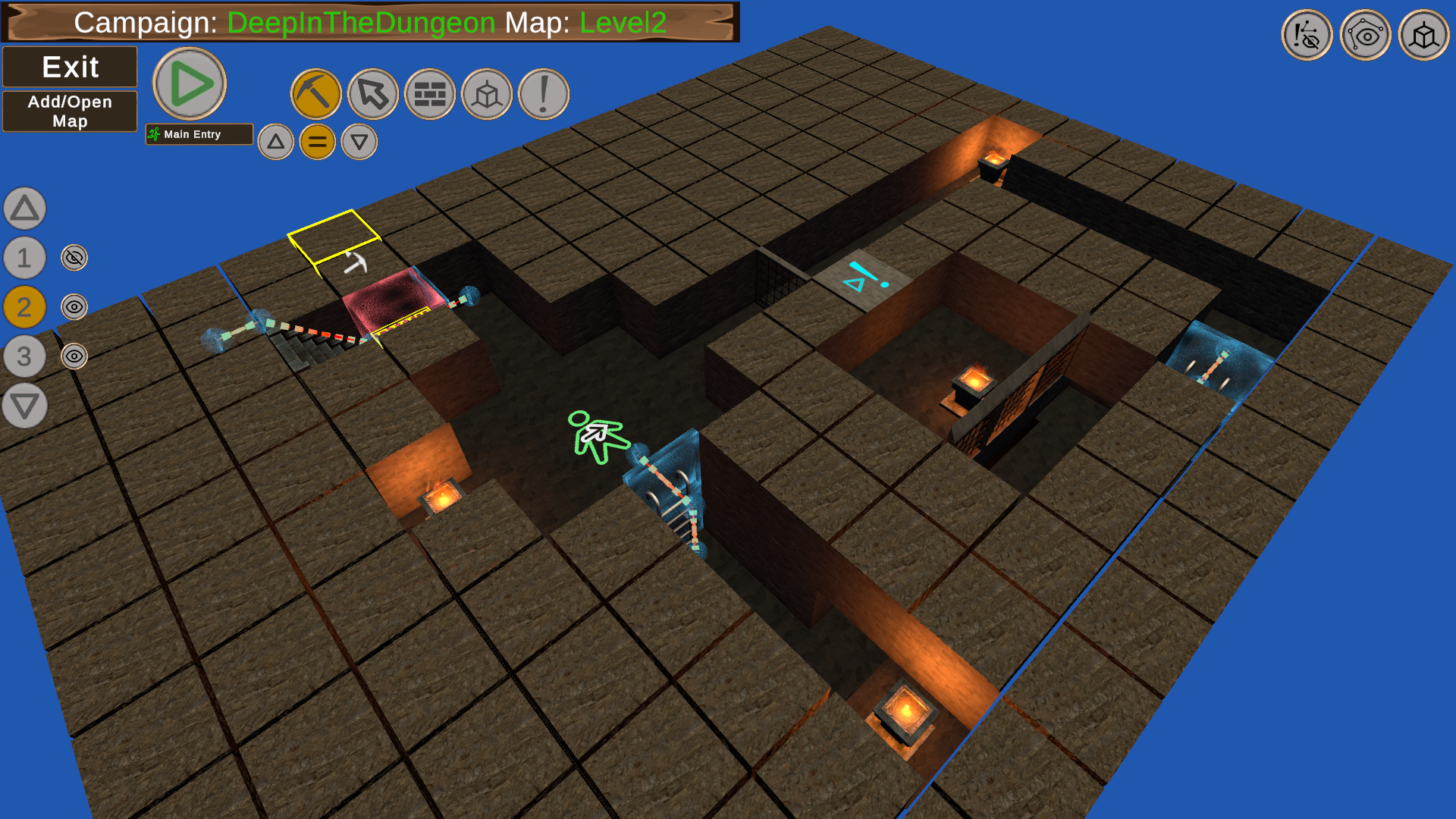Switch to floor level 1

point(25,258)
